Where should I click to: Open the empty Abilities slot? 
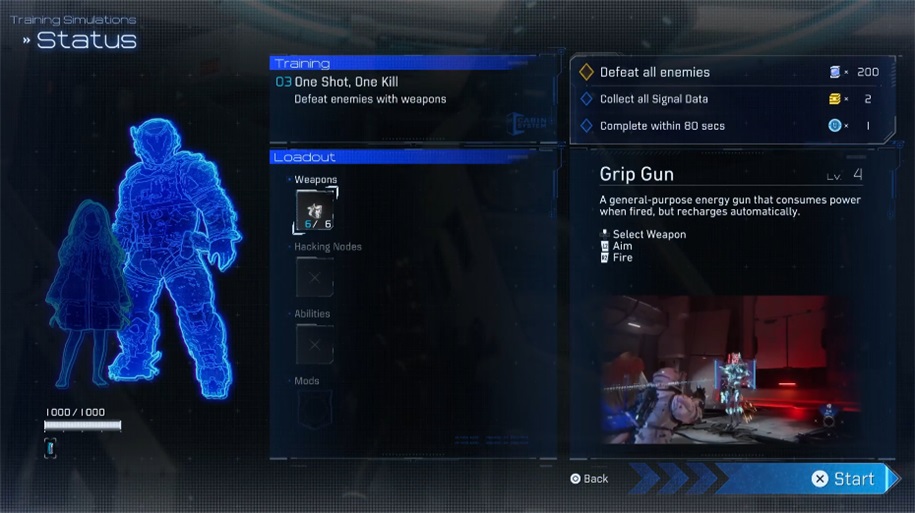[x=314, y=344]
